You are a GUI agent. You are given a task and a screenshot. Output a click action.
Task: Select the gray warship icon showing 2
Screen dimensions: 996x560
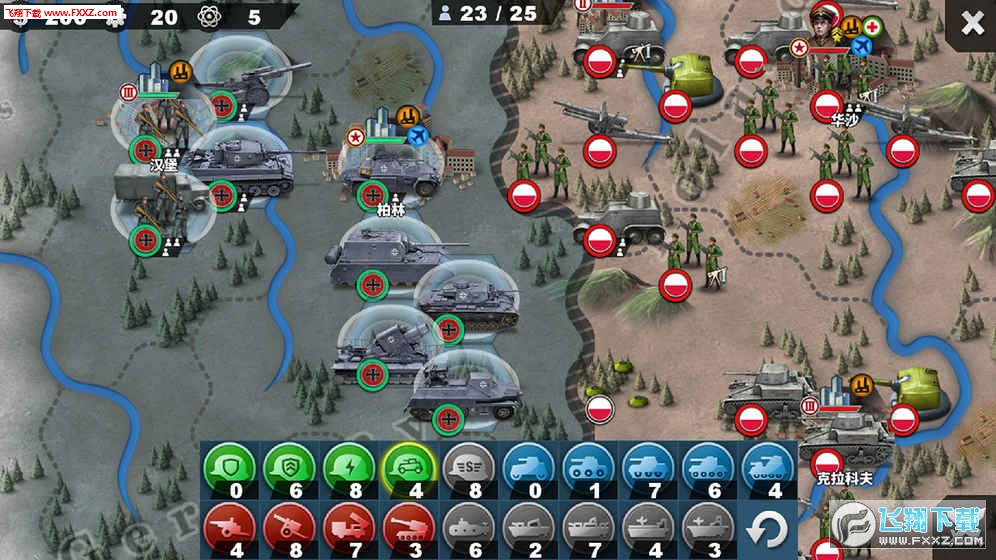tap(527, 527)
